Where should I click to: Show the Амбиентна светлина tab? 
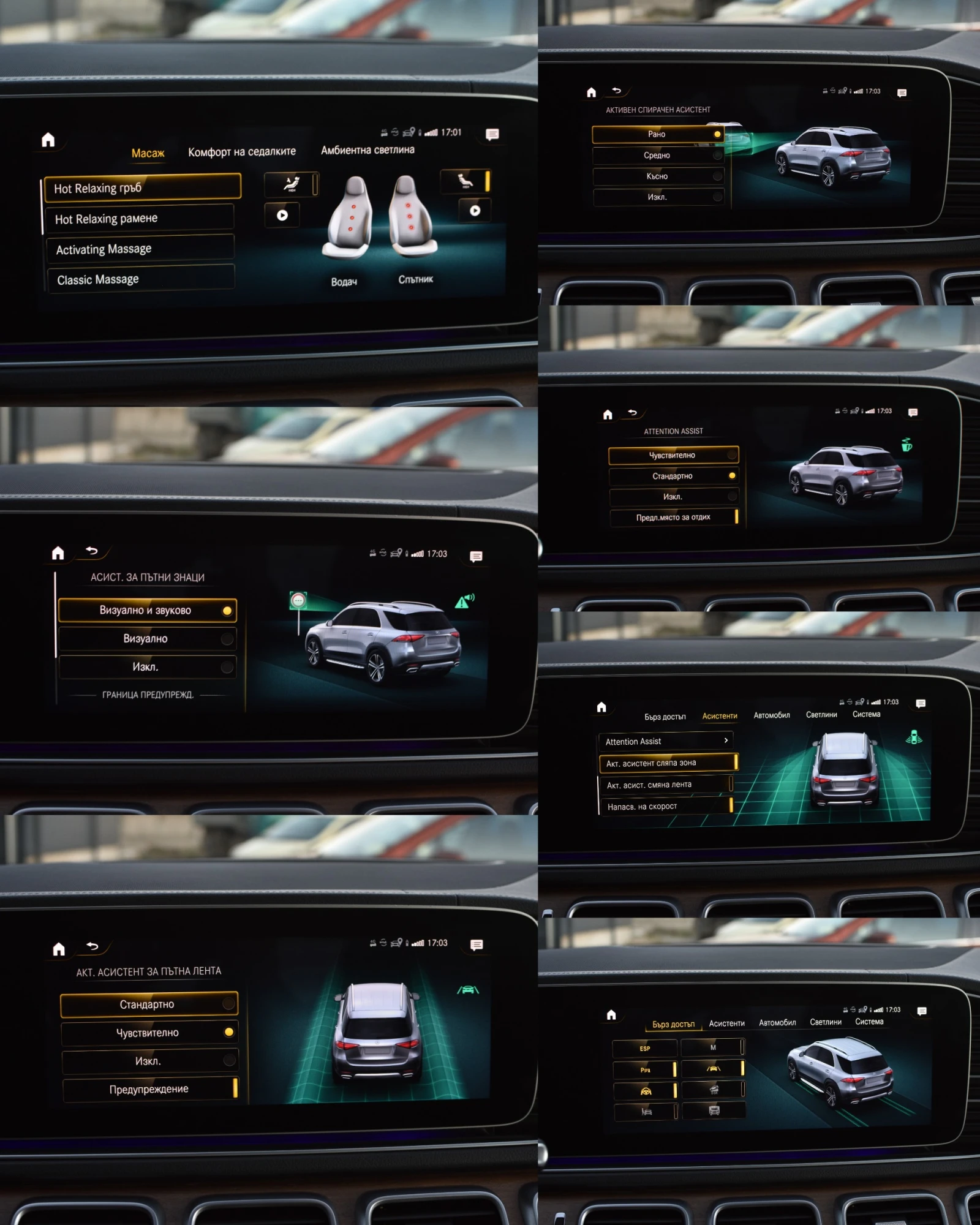click(x=367, y=149)
